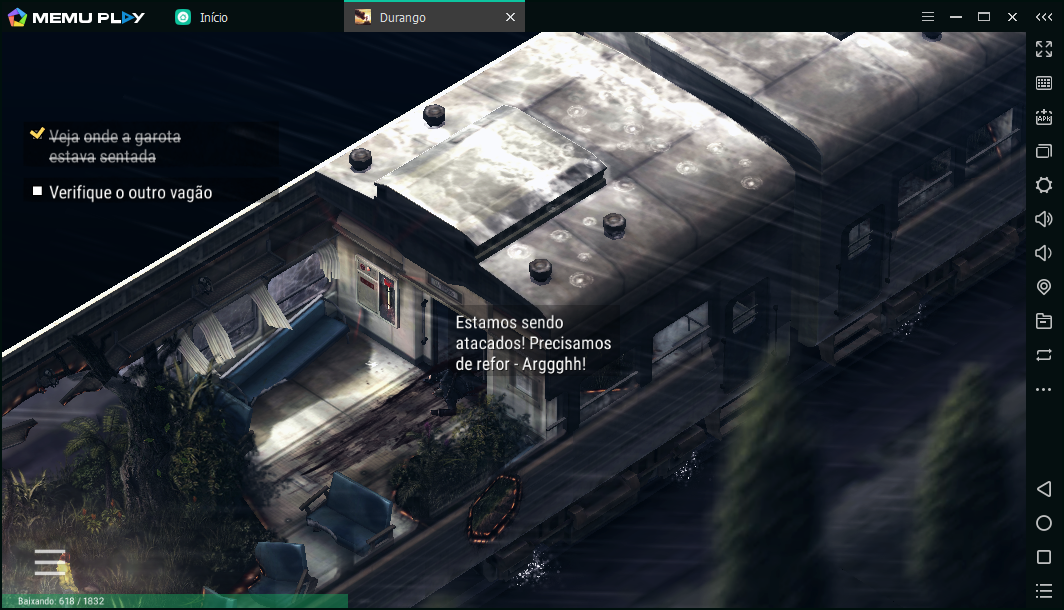The image size is (1064, 610).
Task: Switch to the Início tab
Action: pyautogui.click(x=213, y=17)
